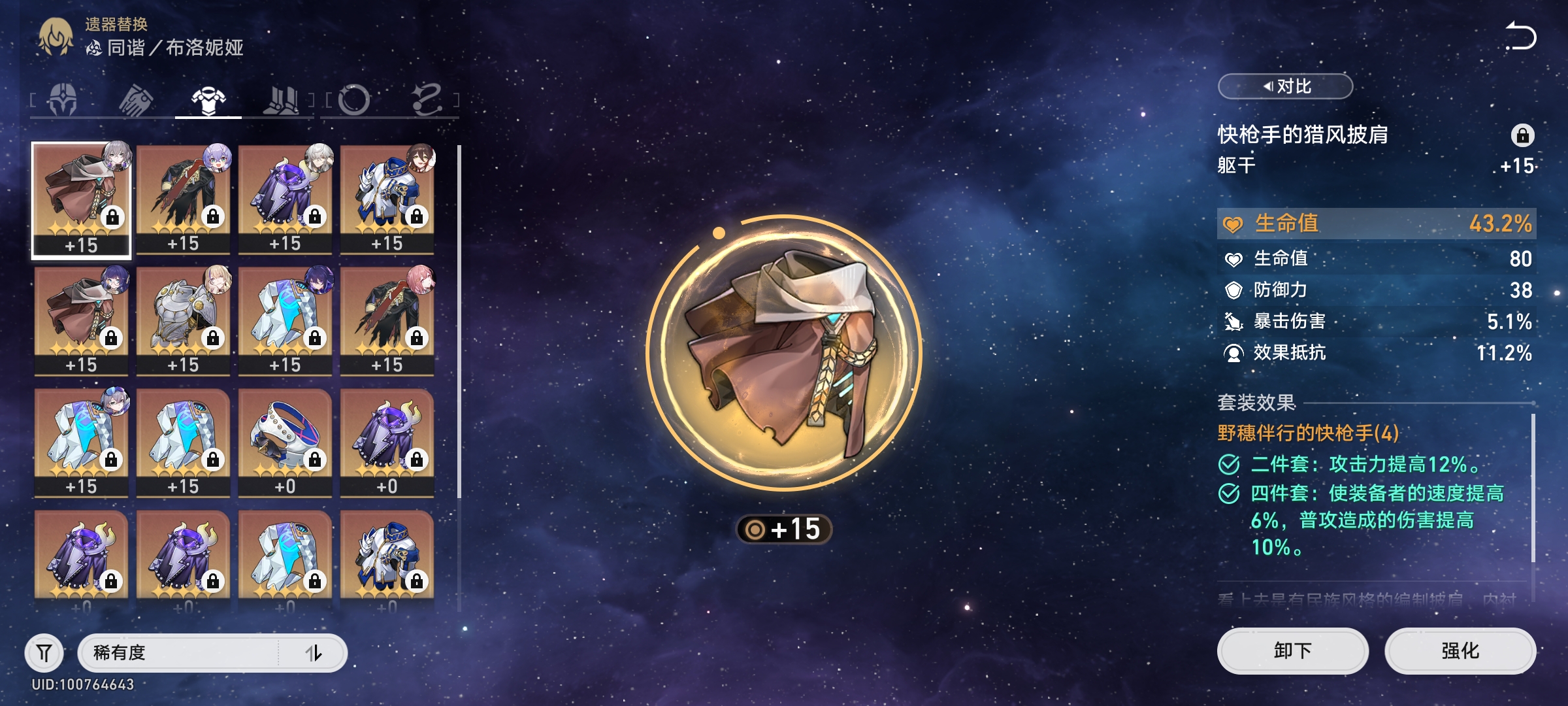The height and width of the screenshot is (706, 1568).
Task: Select the silver plate armor relic
Action: [x=184, y=320]
